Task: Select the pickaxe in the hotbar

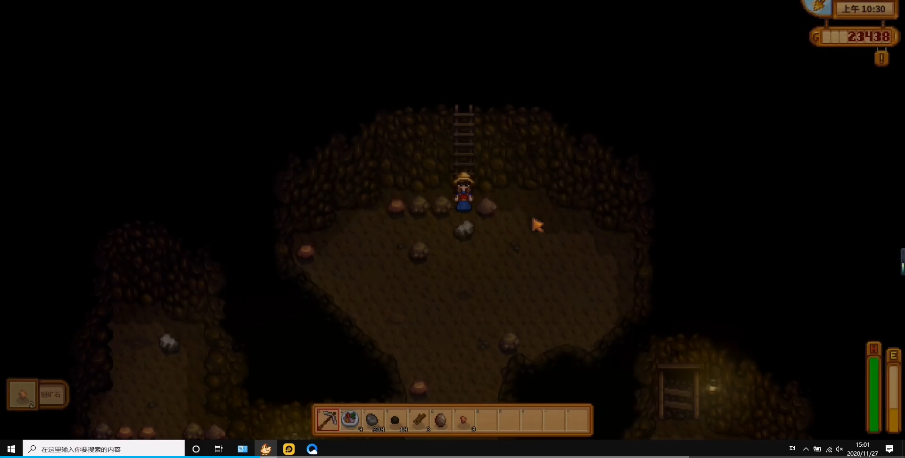Action: pyautogui.click(x=328, y=420)
